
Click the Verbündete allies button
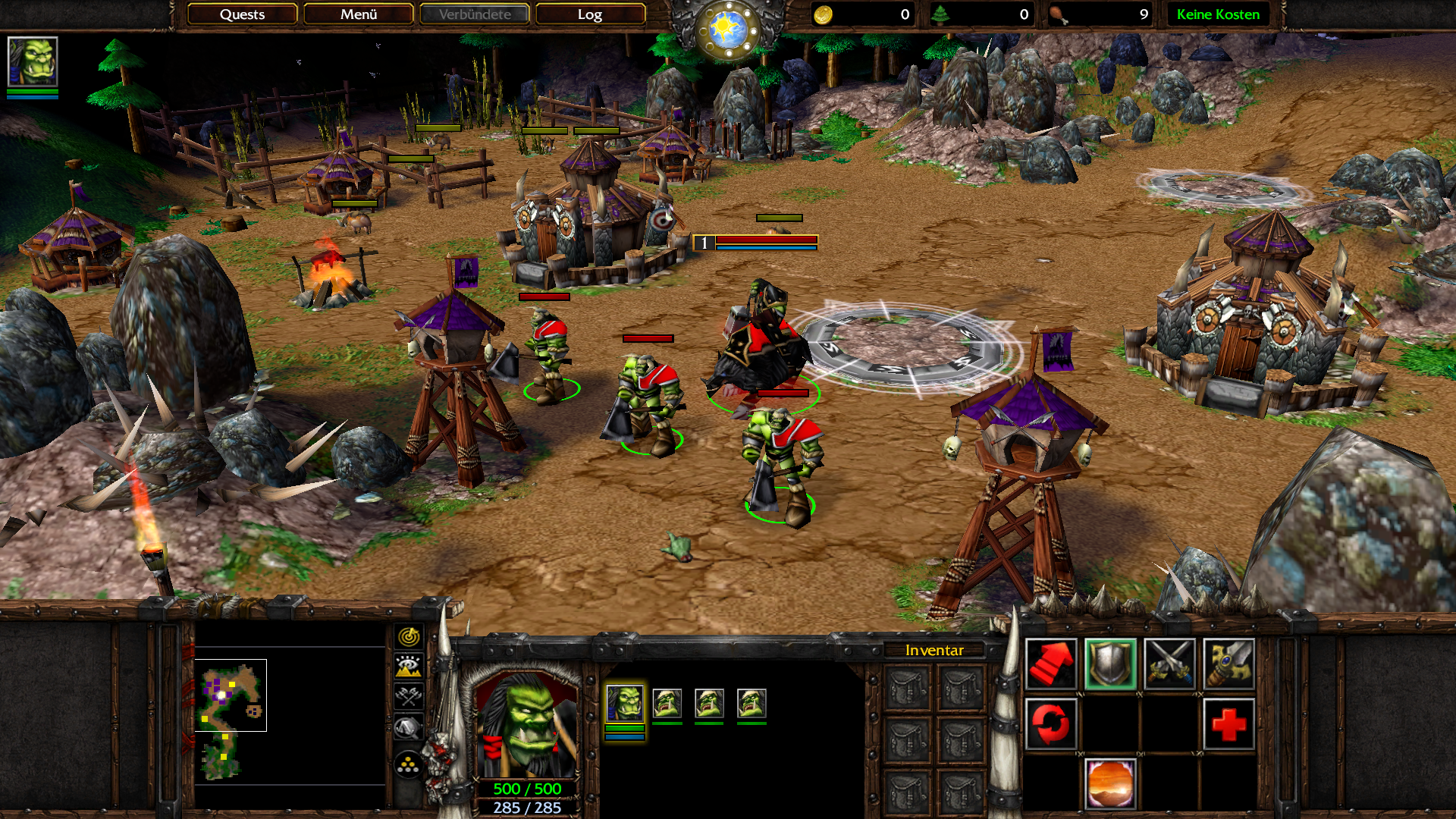pos(475,14)
